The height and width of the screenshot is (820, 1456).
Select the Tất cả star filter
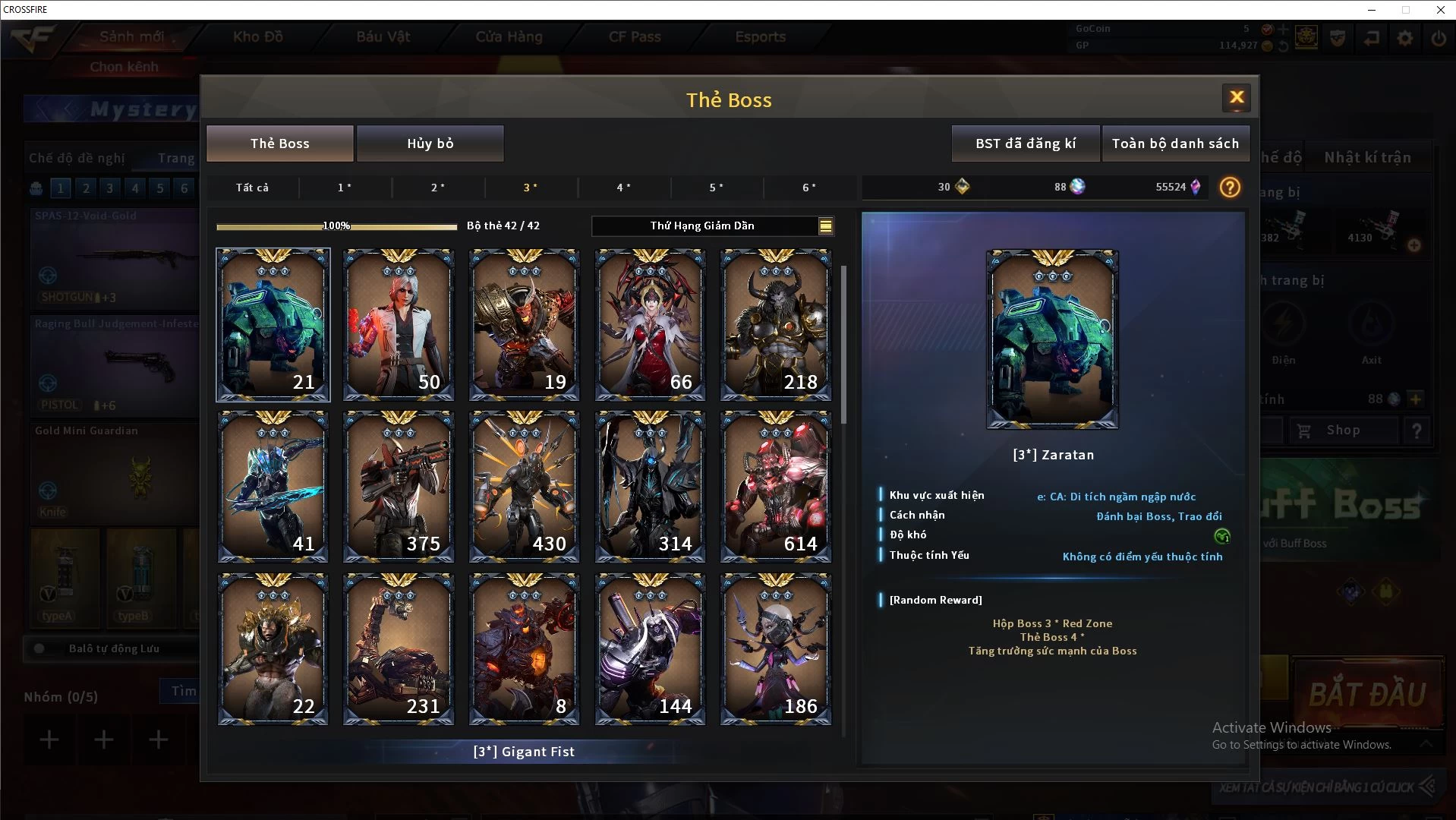(x=252, y=188)
